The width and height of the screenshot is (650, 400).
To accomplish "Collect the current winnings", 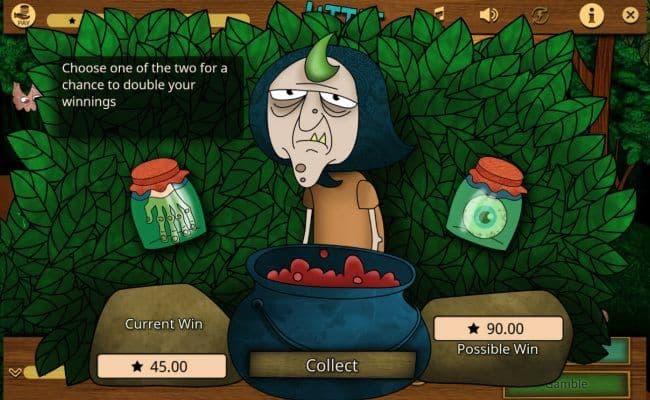I will tap(331, 365).
